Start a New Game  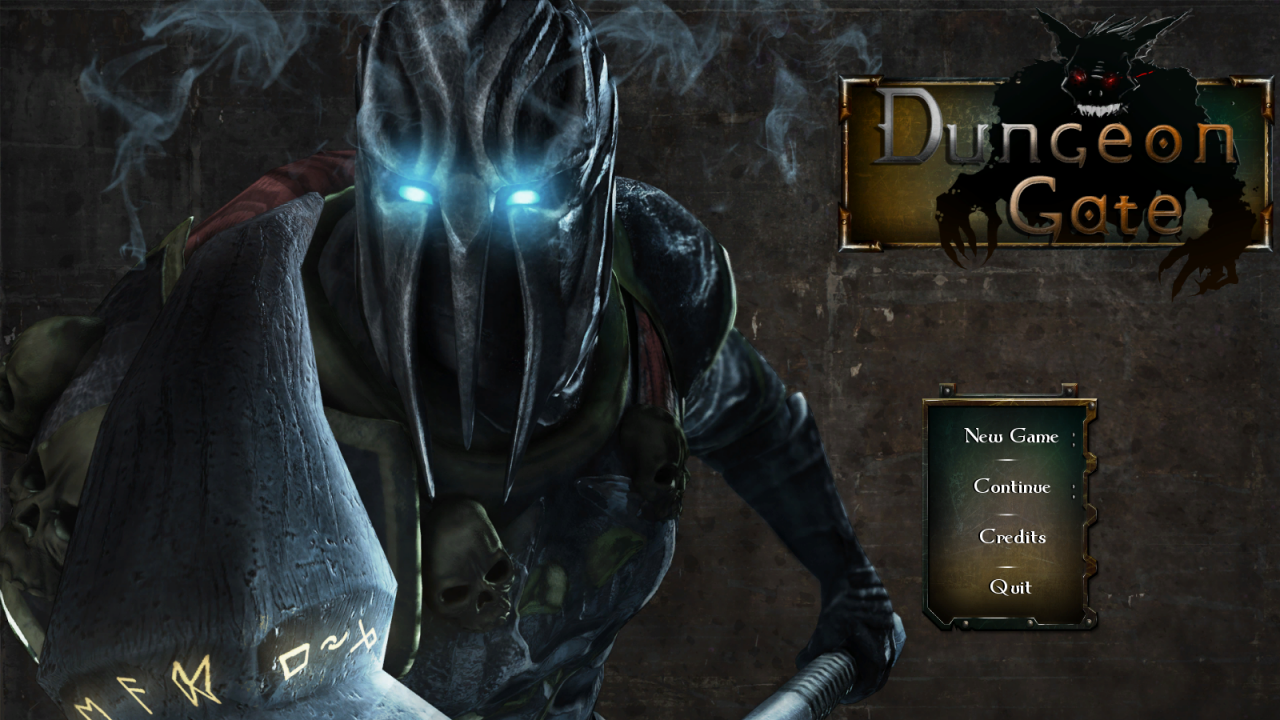pyautogui.click(x=1010, y=436)
